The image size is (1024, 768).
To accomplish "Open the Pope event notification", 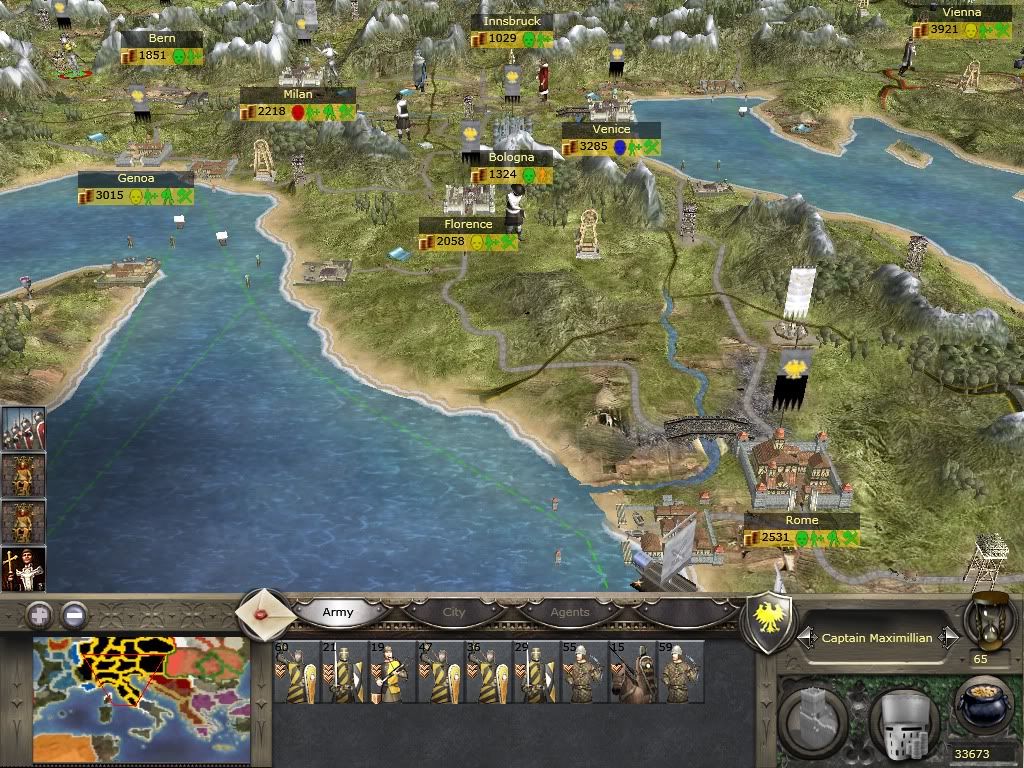I will (22, 569).
